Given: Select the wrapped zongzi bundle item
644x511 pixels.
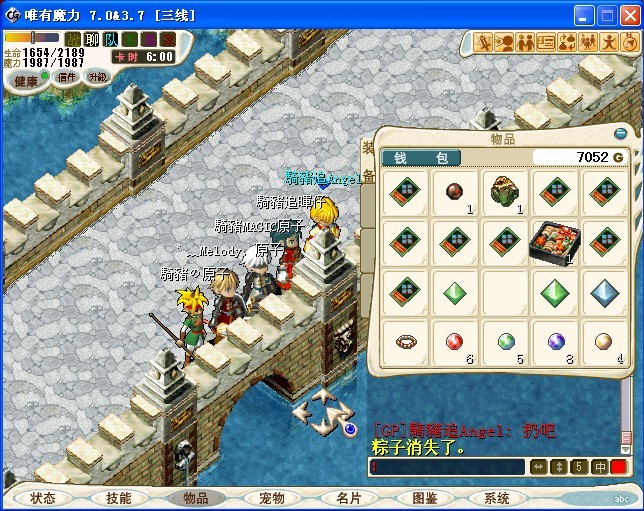Looking at the screenshot, I should coord(505,190).
